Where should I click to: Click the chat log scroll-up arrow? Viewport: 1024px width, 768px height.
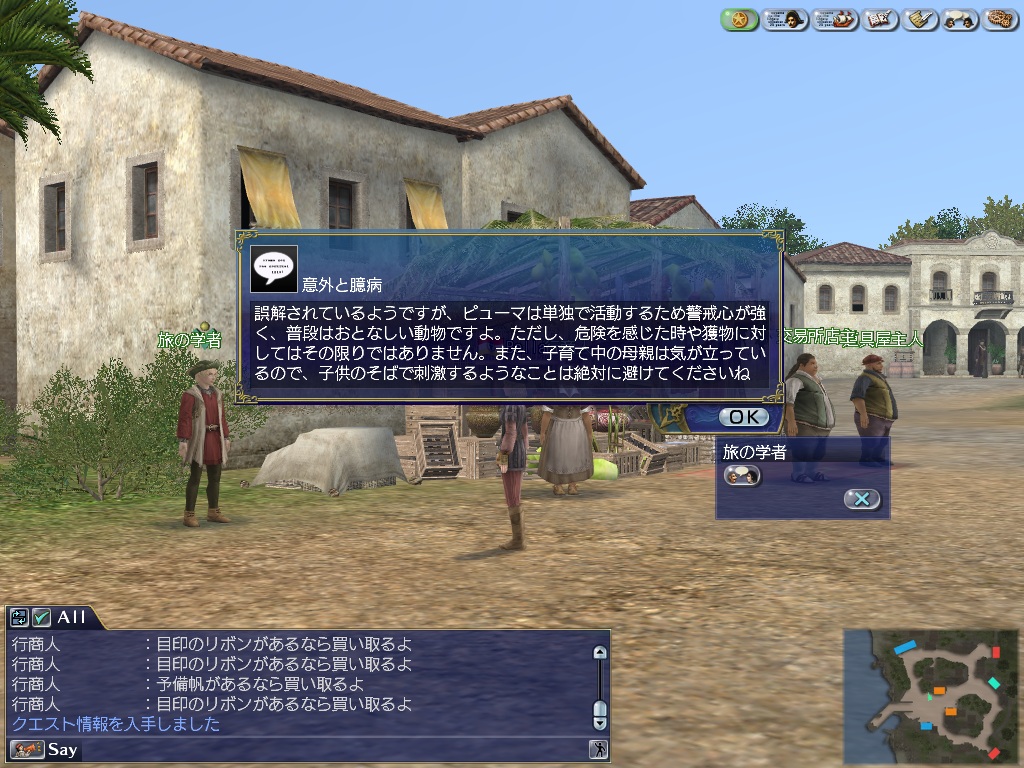tap(599, 653)
